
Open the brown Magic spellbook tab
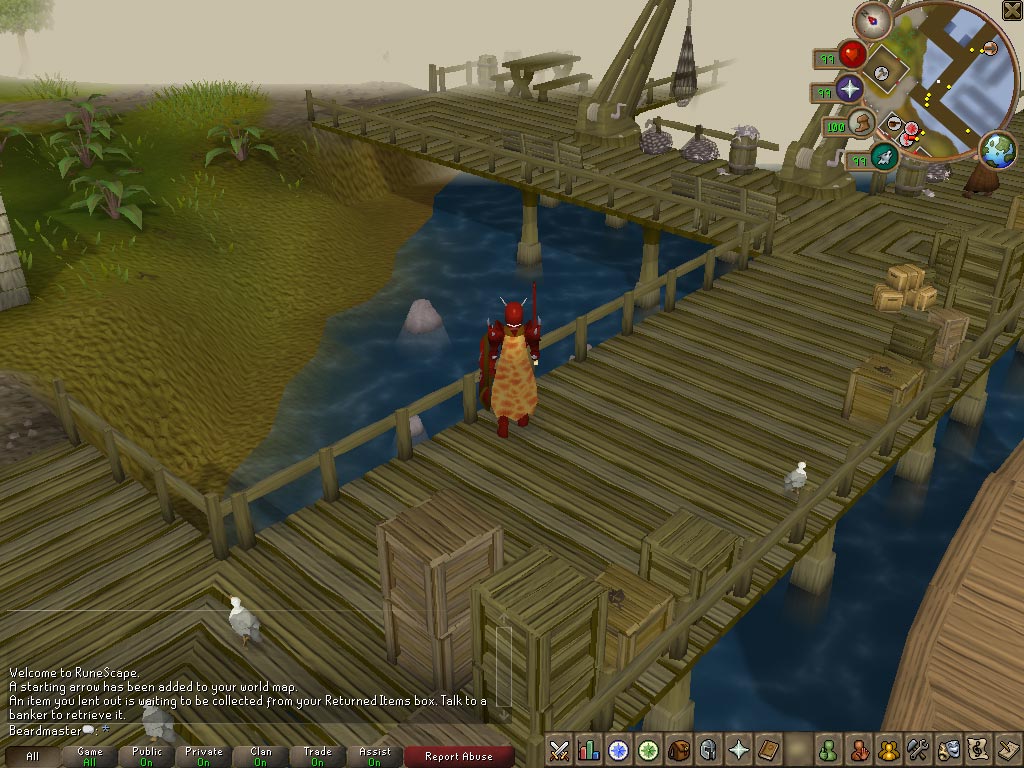tap(769, 749)
